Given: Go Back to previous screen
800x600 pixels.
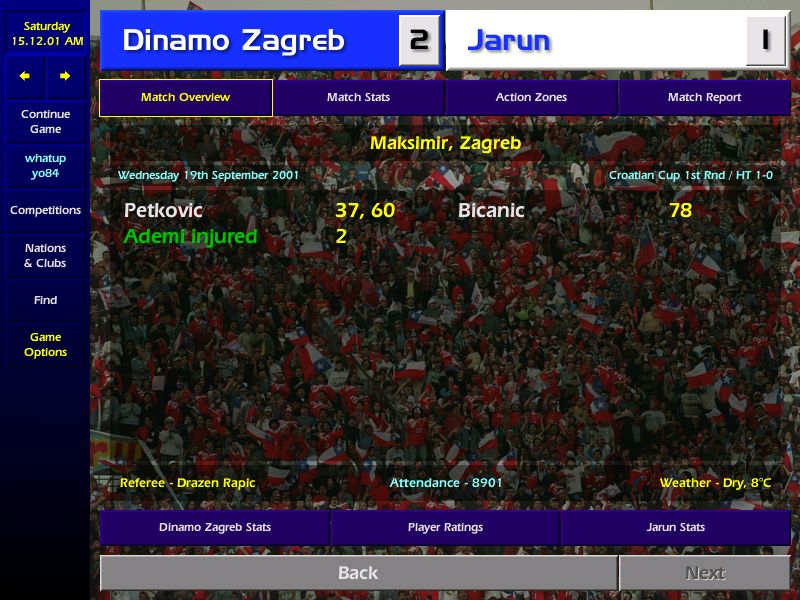Looking at the screenshot, I should 358,573.
